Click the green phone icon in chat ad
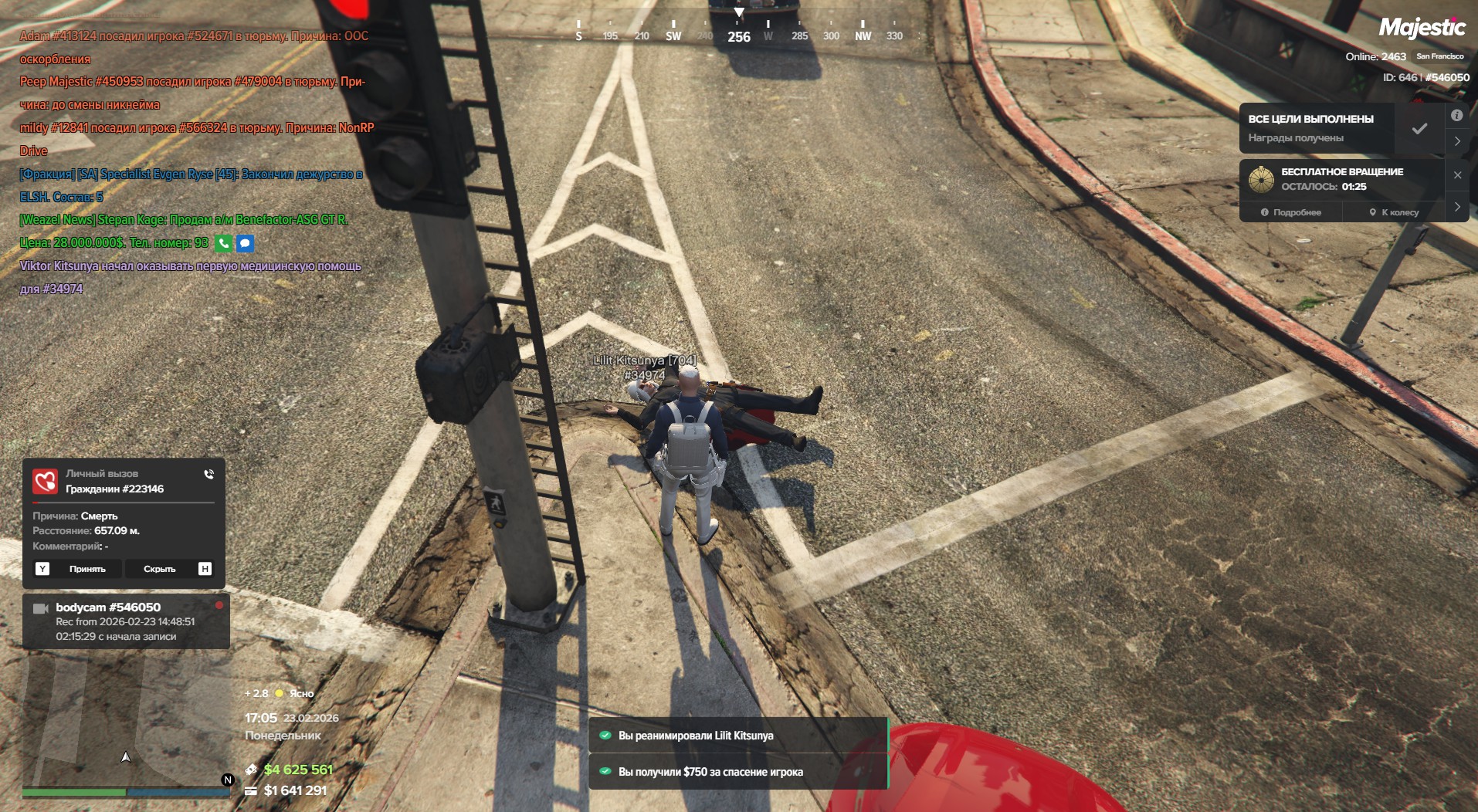Screen dimensions: 1478x812 [223, 243]
